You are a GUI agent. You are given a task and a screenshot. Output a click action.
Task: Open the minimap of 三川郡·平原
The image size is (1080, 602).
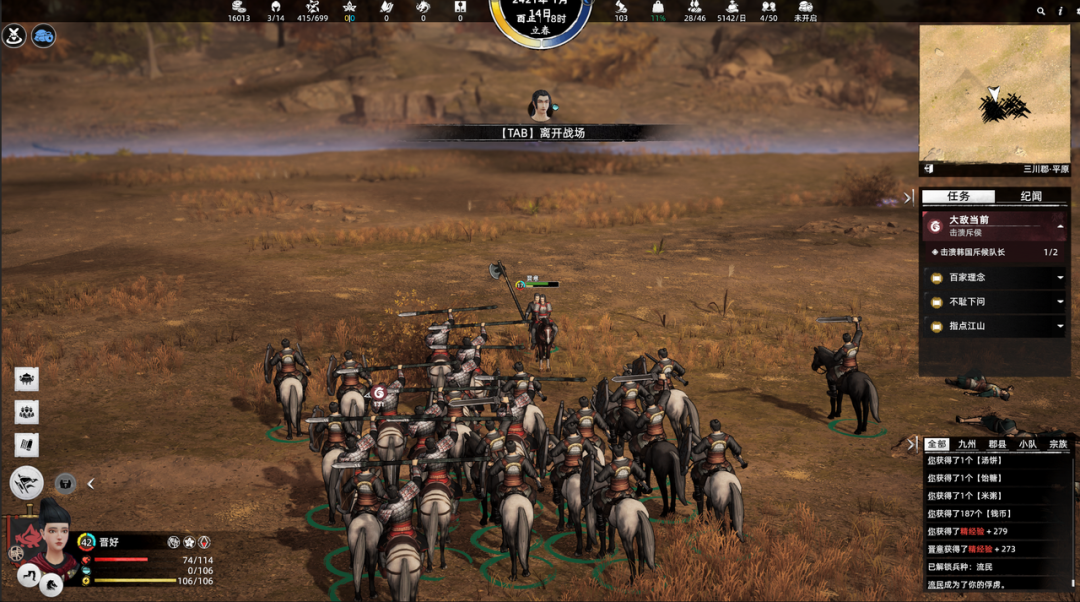[993, 93]
